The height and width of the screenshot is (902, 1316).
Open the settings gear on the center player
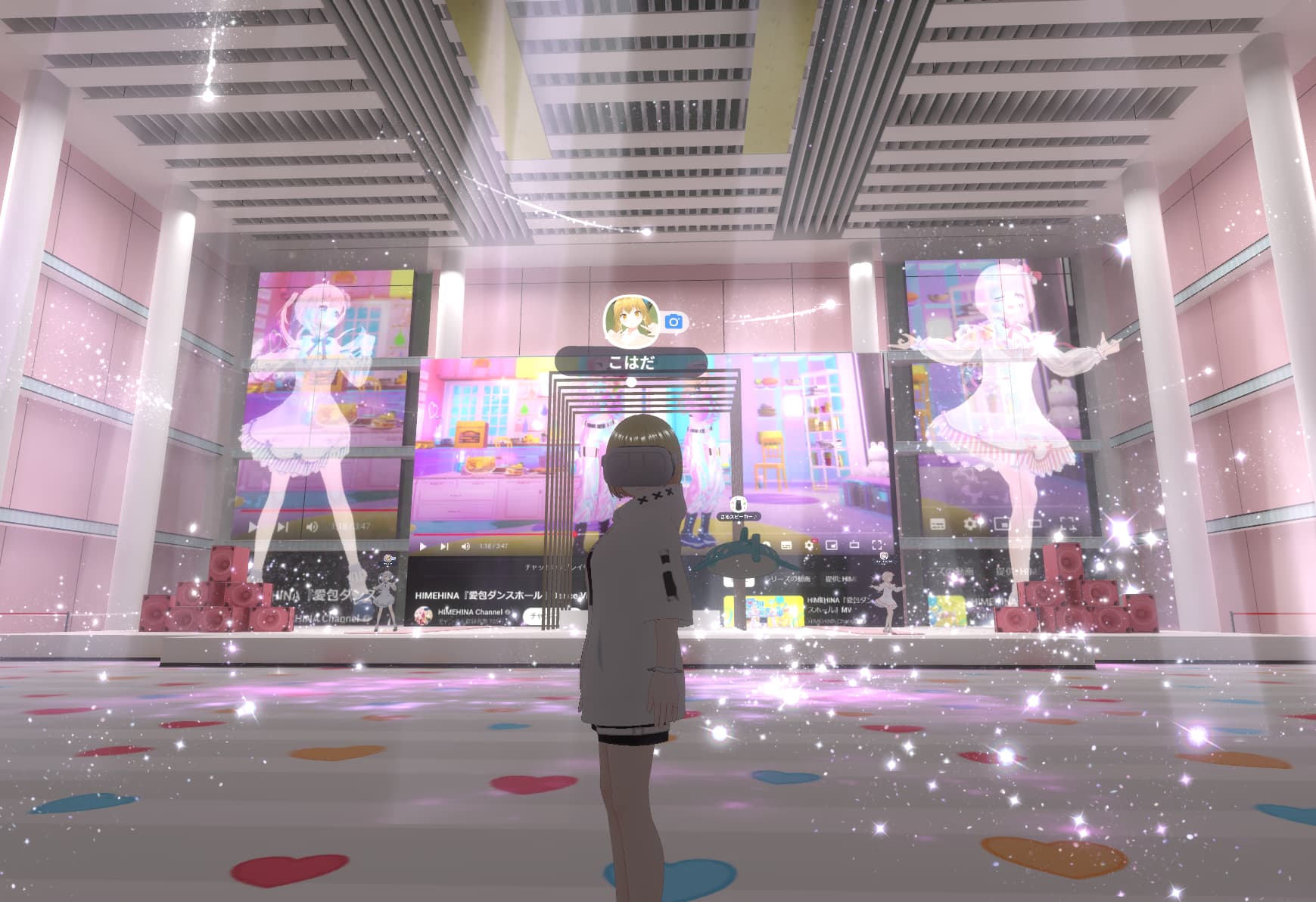click(809, 545)
